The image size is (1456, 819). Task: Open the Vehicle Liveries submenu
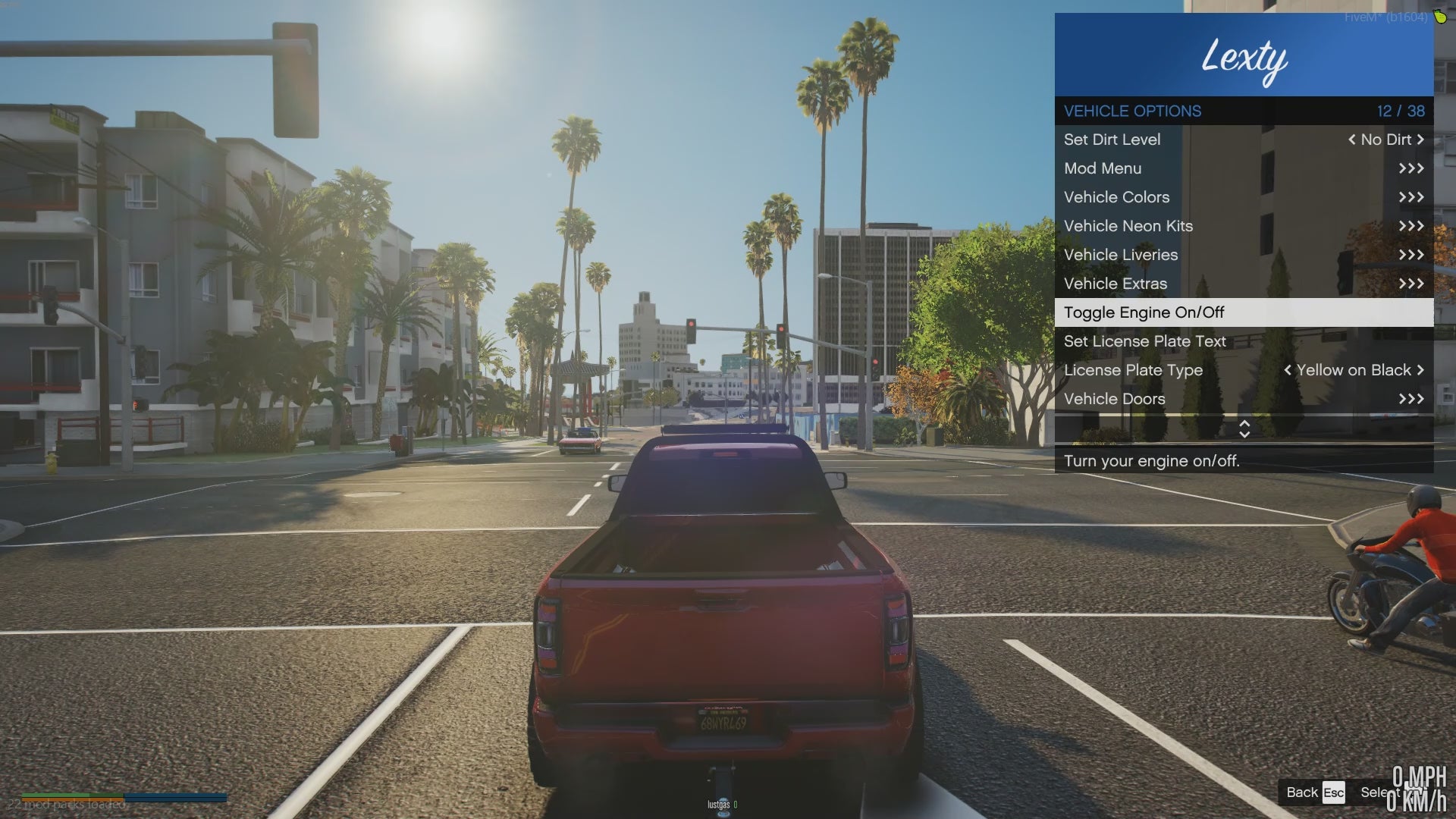(x=1244, y=255)
